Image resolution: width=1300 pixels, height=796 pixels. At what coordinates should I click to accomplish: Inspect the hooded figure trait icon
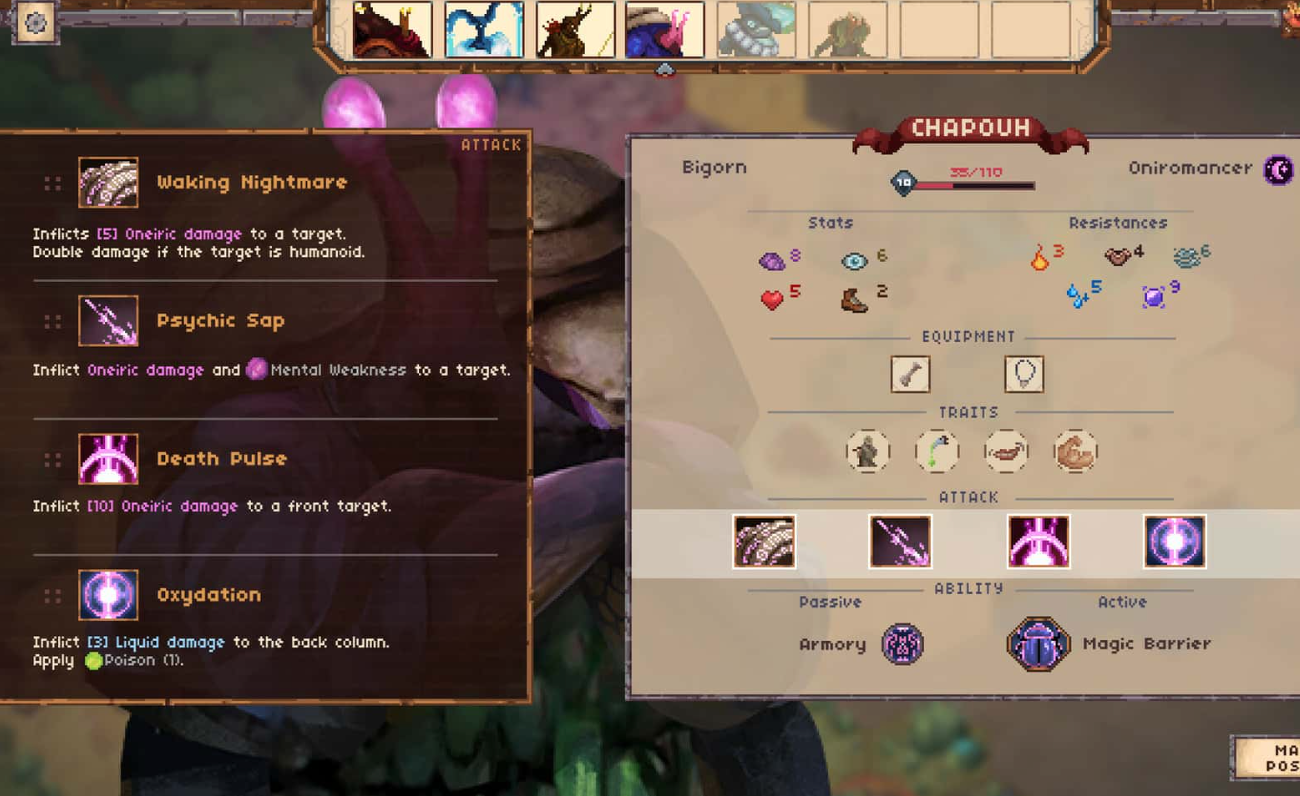867,452
